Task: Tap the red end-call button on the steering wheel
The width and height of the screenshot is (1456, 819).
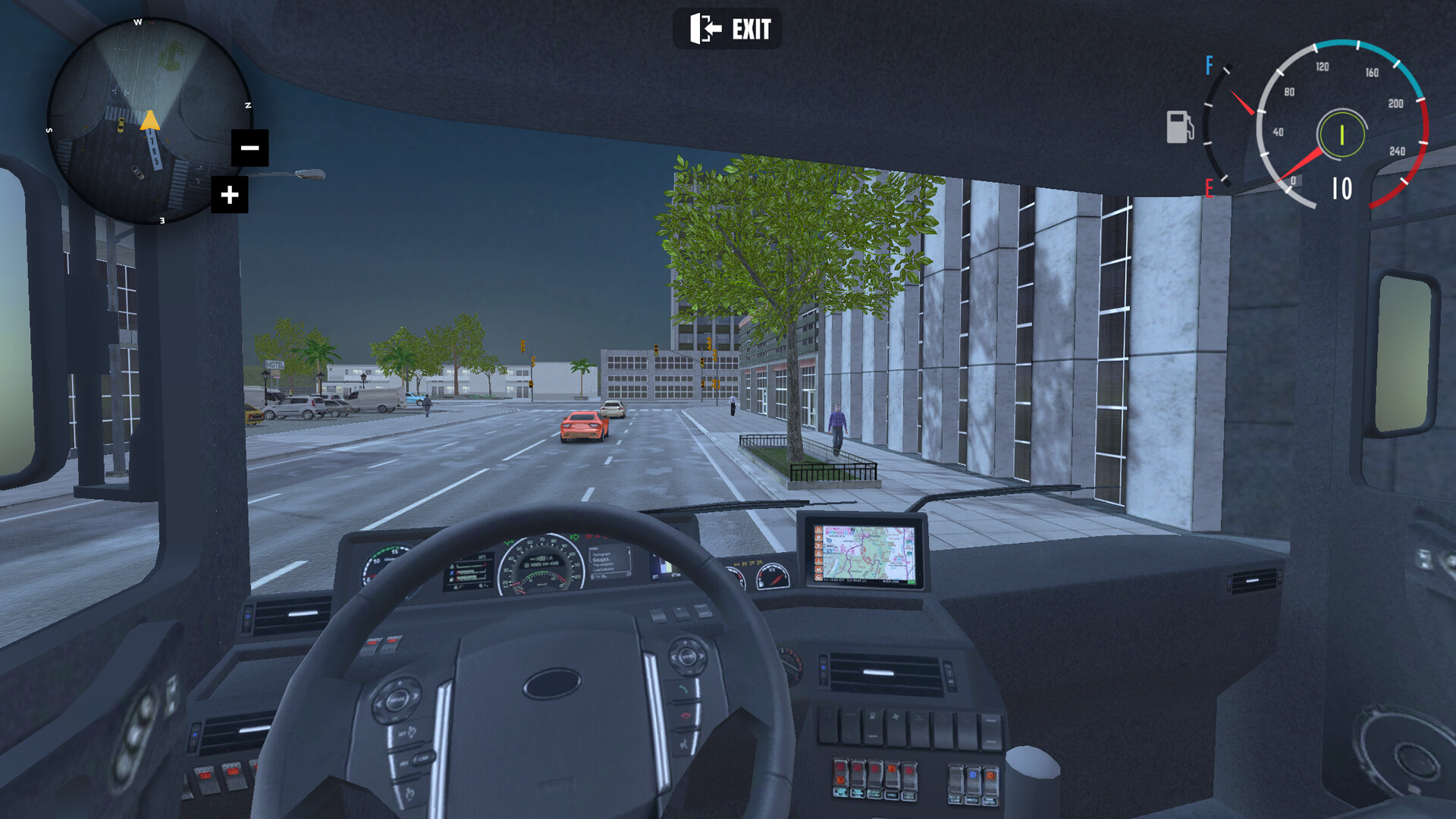Action: pos(686,716)
